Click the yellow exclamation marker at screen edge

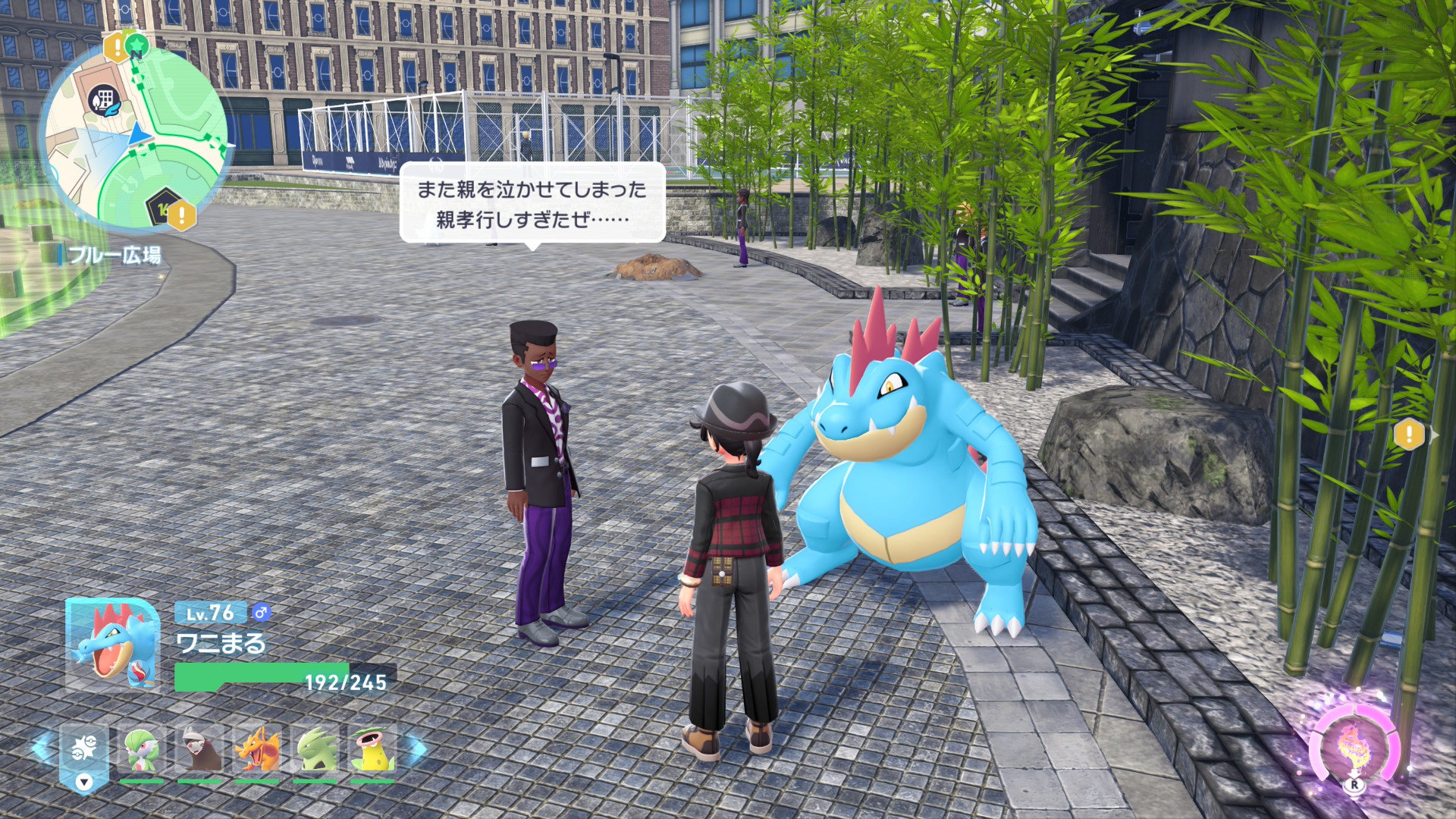coord(1409,435)
